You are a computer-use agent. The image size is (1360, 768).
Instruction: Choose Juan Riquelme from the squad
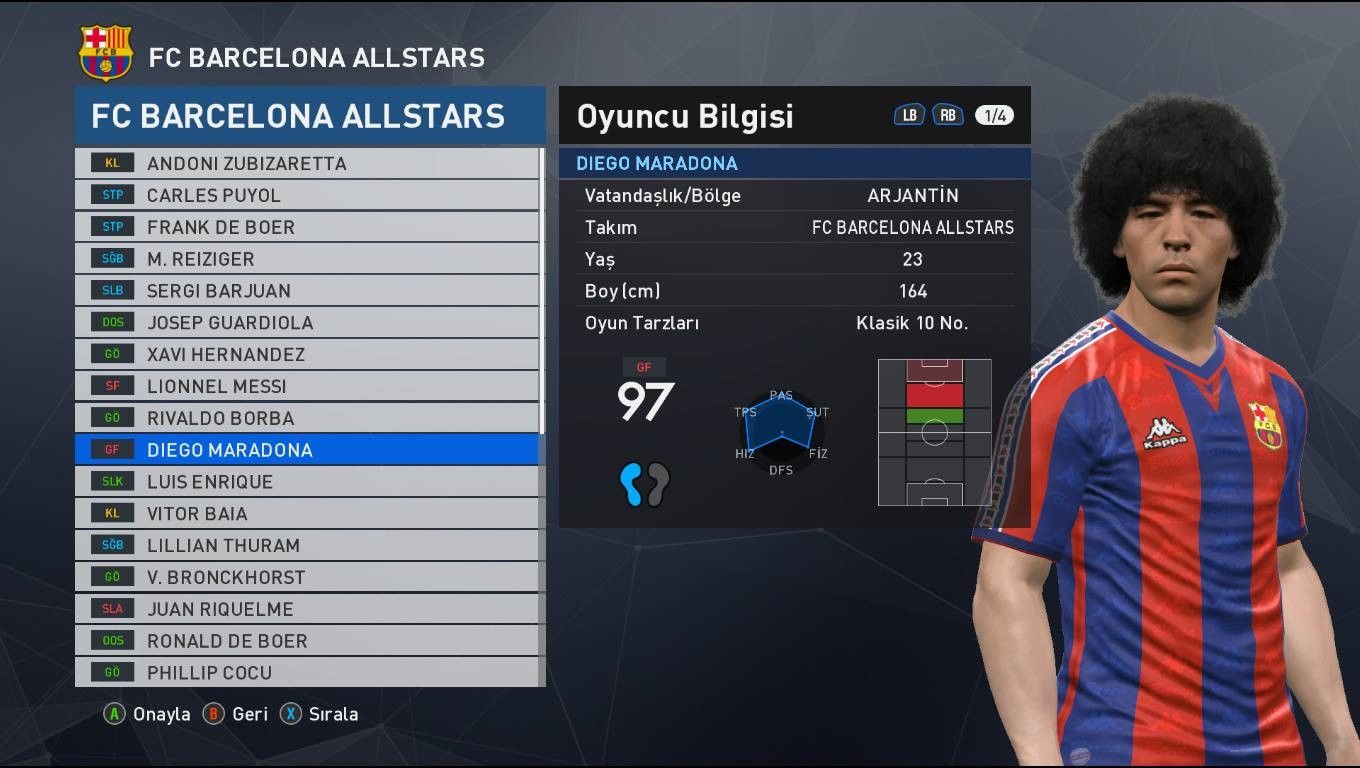pos(307,609)
